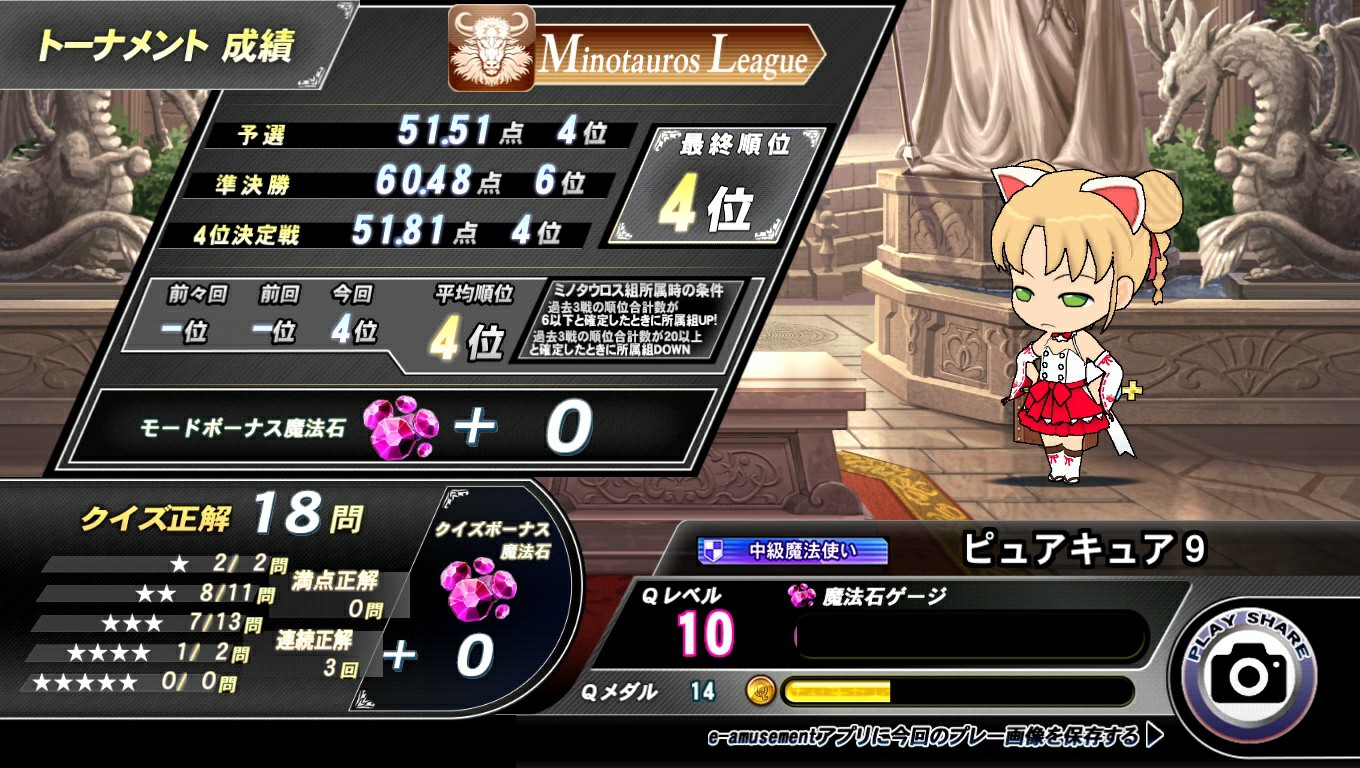
Task: Select the e-amusement app save image prompt
Action: (x=934, y=738)
